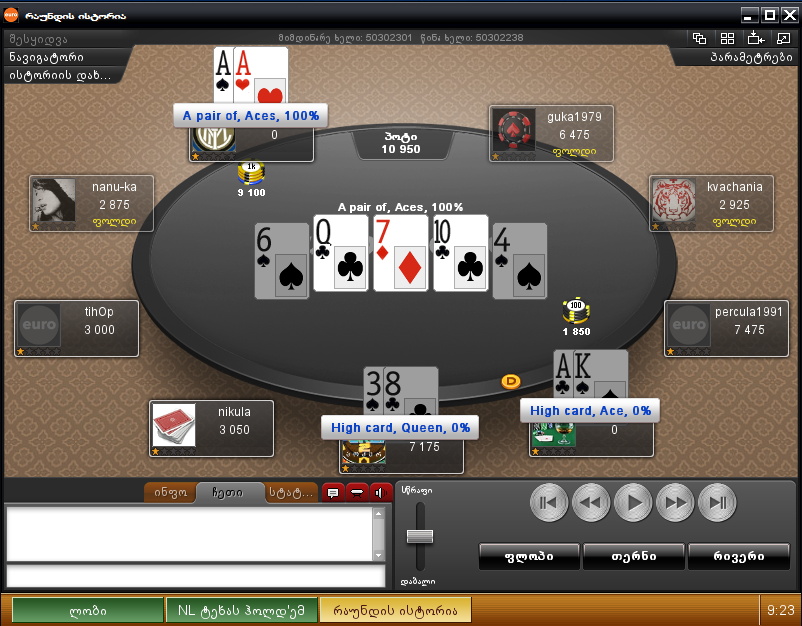This screenshot has height=626, width=802.
Task: Close the round history window
Action: coord(789,15)
